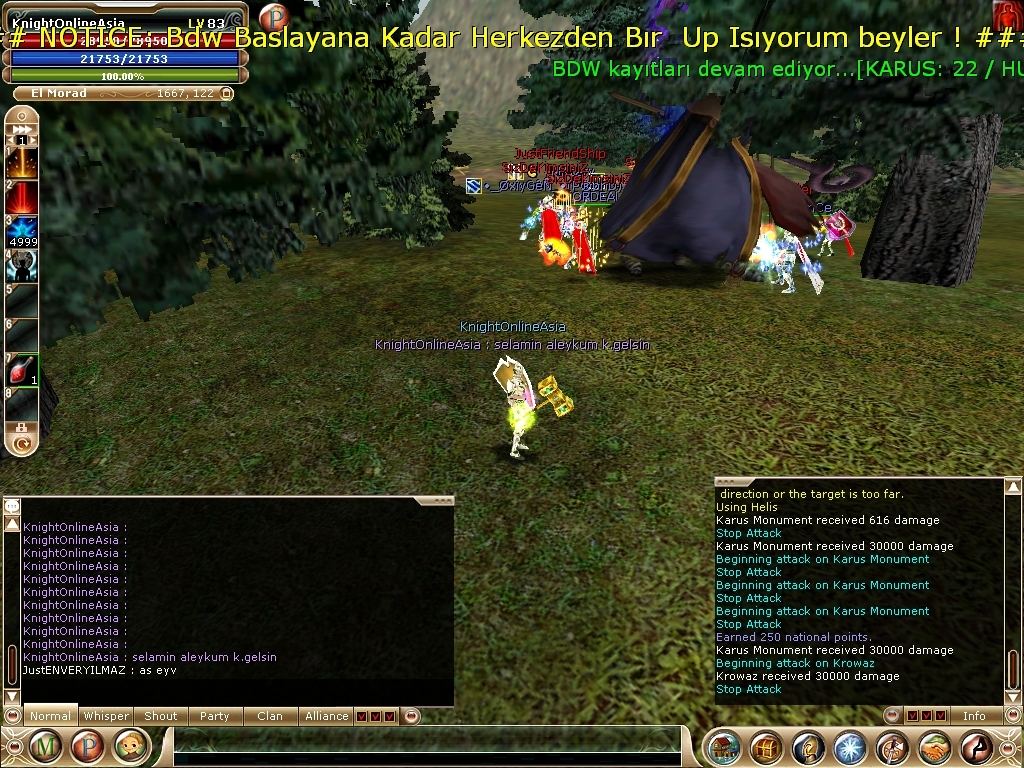Screen dimensions: 1024x768
Task: Use the red pillar skill in slot 2
Action: coord(22,197)
